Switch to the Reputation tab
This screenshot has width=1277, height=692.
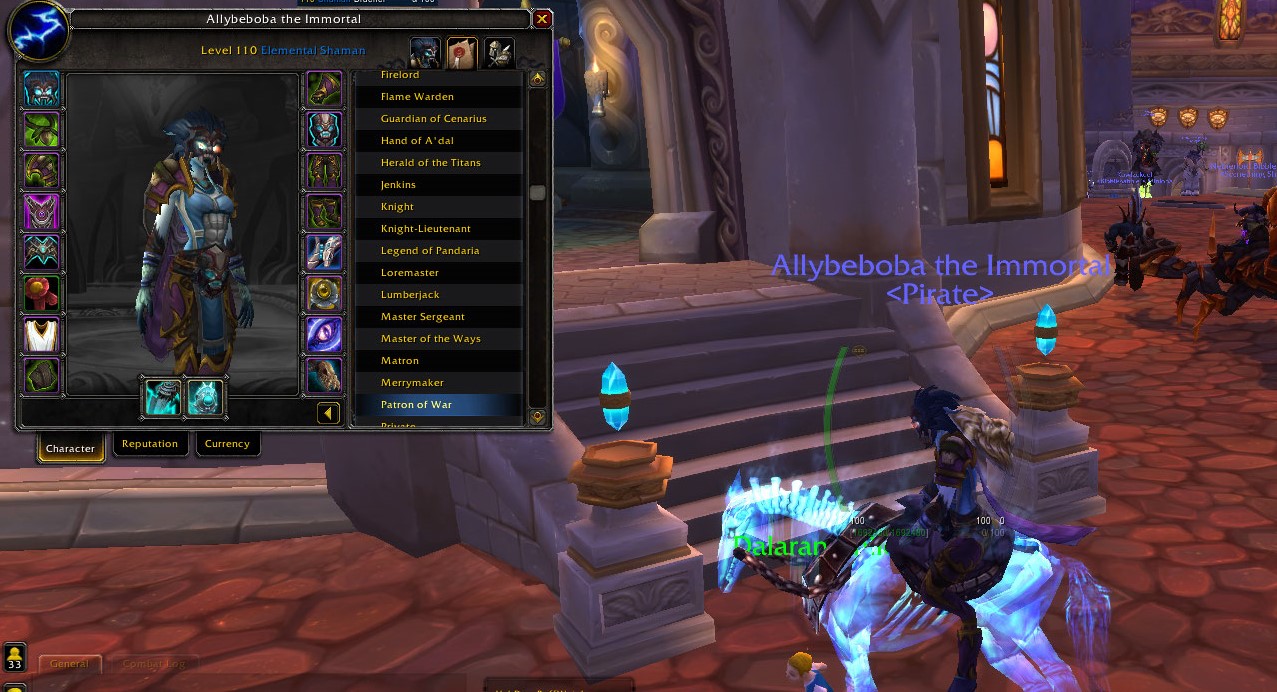pos(150,444)
